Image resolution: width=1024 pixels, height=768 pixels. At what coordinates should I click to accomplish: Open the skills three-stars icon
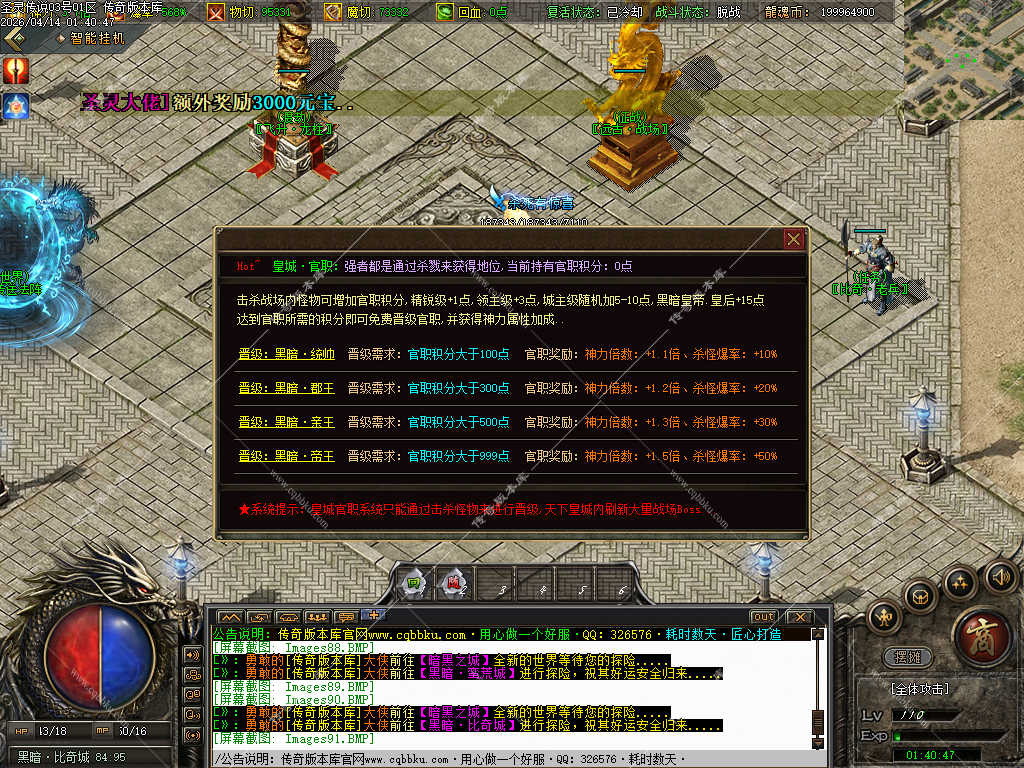[x=960, y=581]
